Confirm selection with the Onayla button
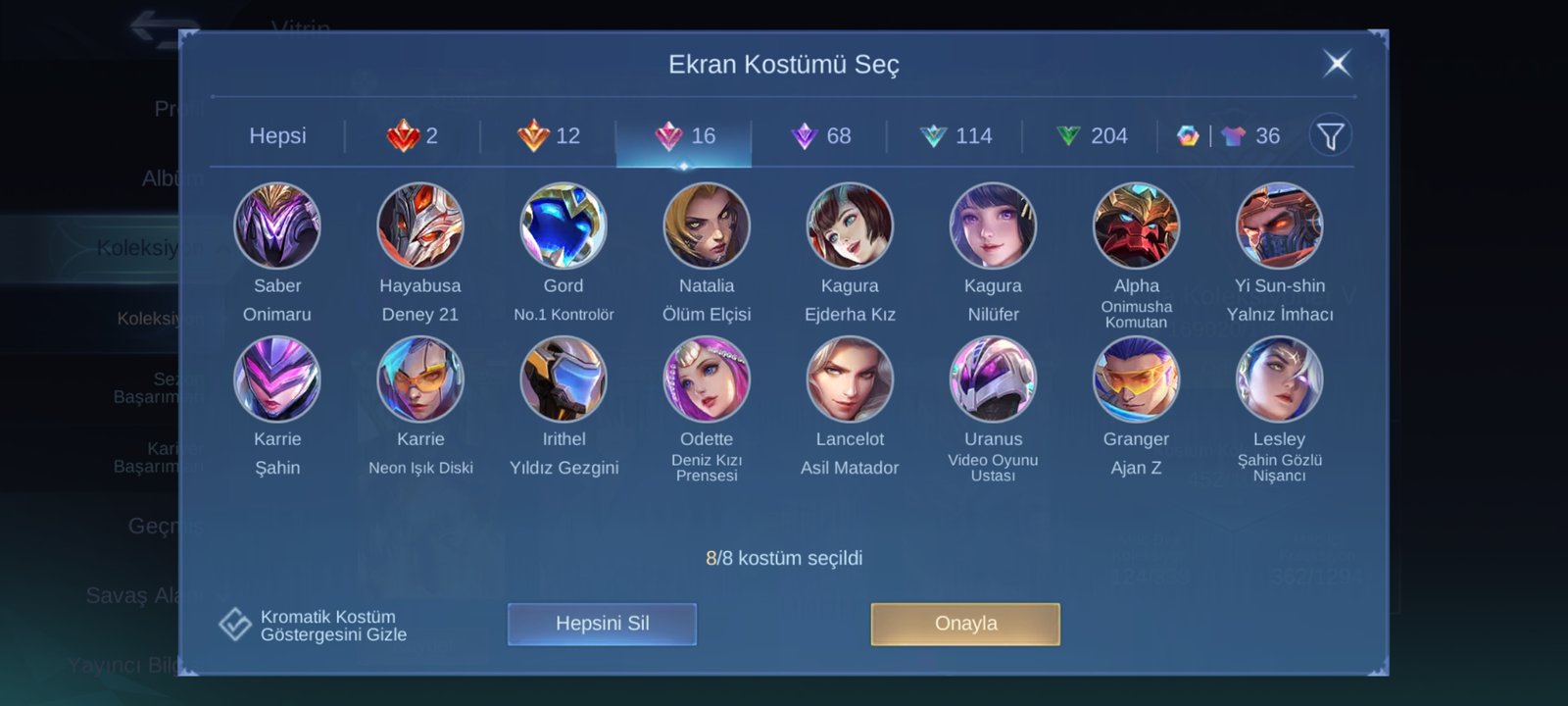The width and height of the screenshot is (1568, 706). tap(965, 624)
